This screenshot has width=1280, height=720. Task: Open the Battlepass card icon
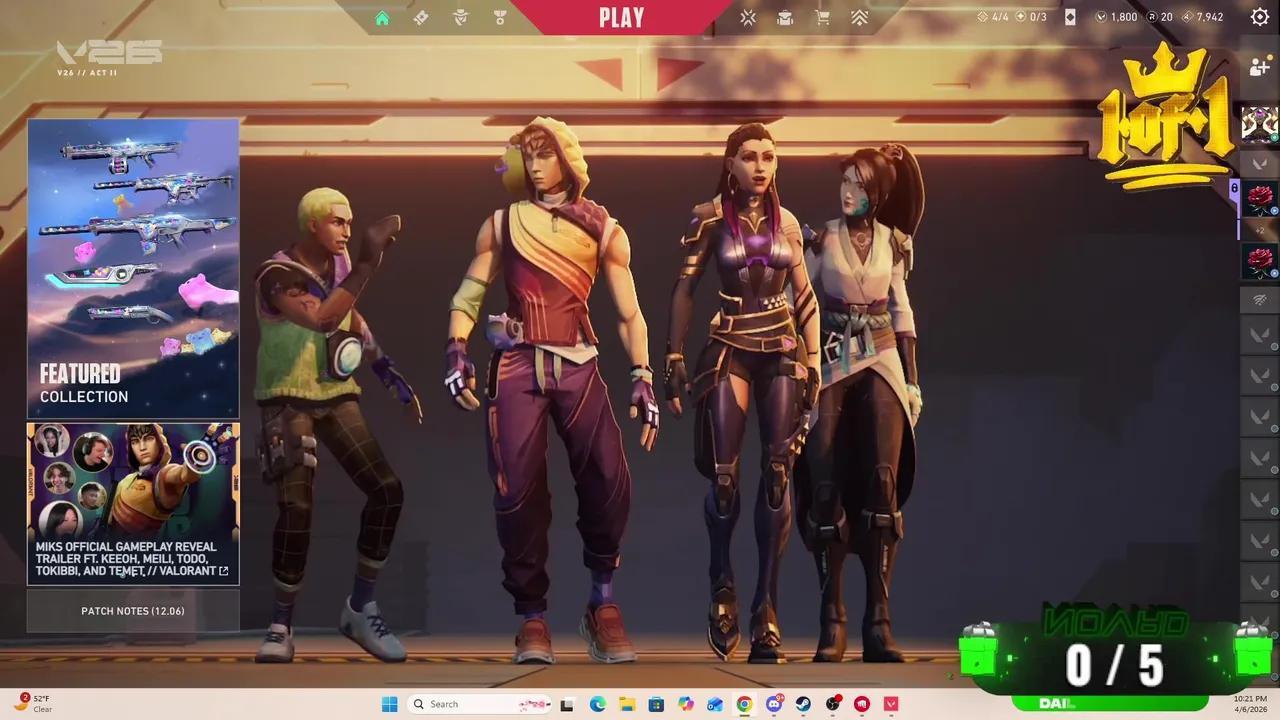(x=421, y=17)
